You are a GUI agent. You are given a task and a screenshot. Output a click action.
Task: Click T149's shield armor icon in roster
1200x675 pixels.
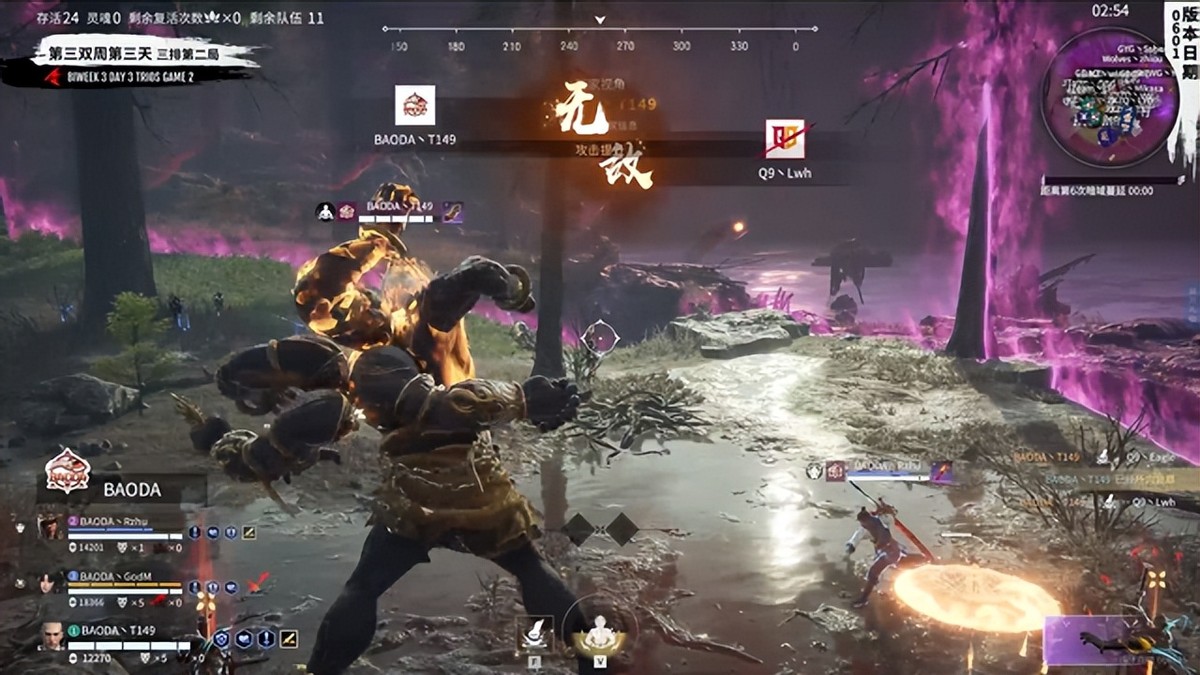point(221,638)
